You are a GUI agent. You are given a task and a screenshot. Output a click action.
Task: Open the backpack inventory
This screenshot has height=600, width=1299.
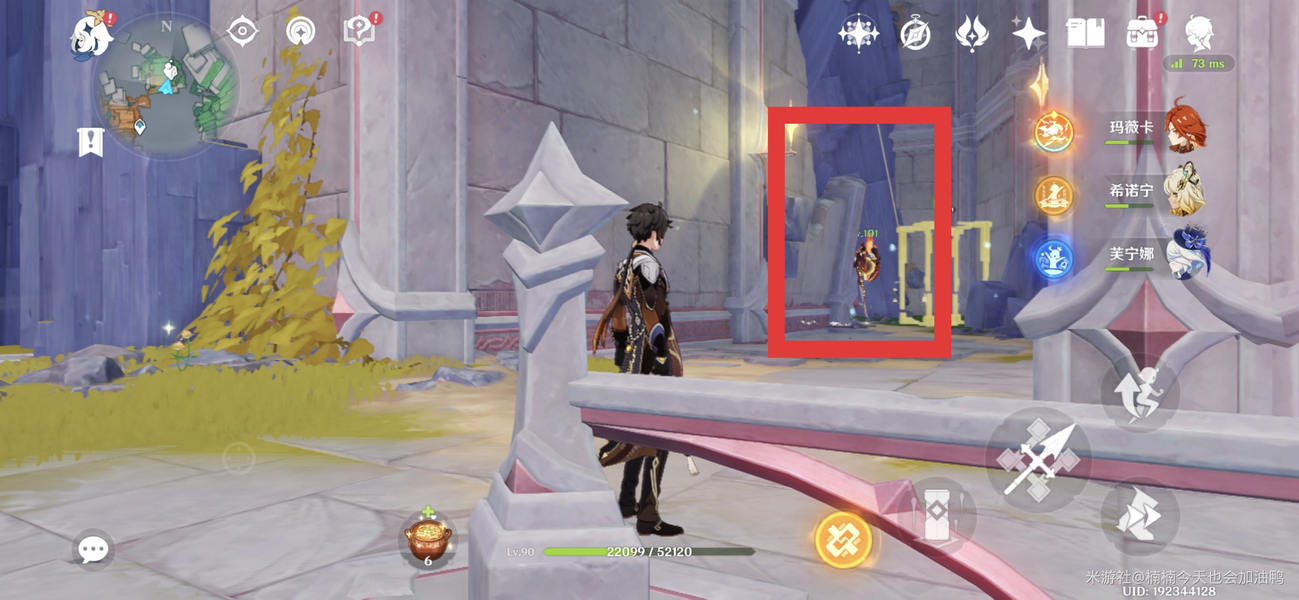[1141, 34]
